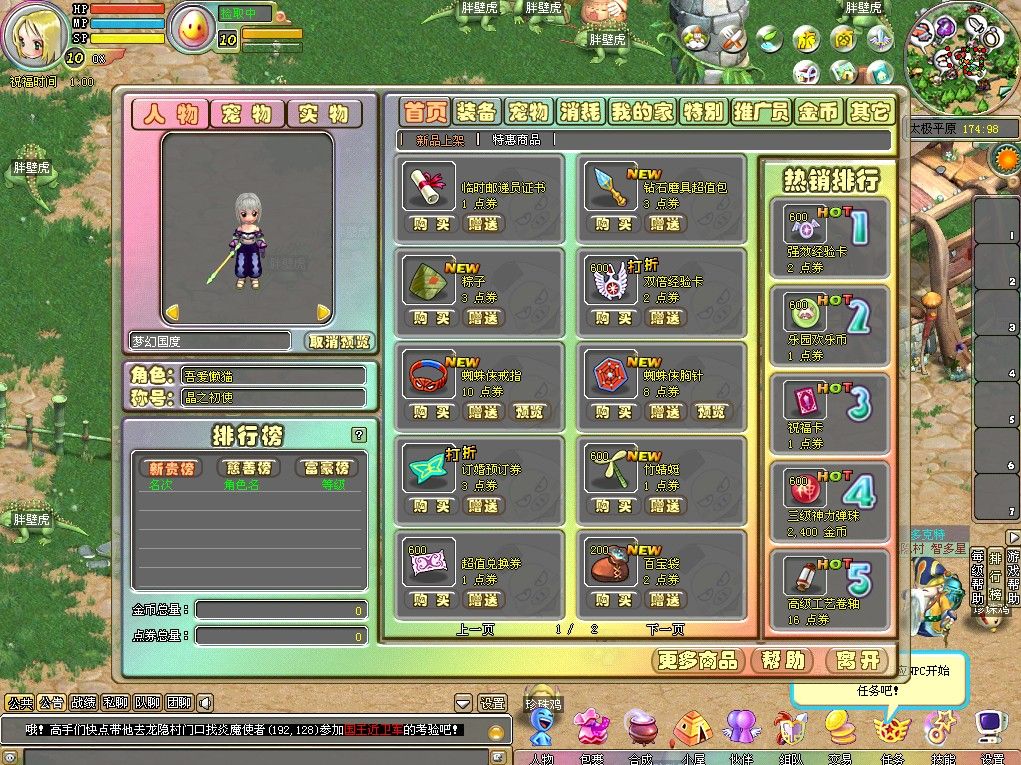The image size is (1021, 765).
Task: Gift the 粽子 item with 赠送
Action: coord(484,318)
